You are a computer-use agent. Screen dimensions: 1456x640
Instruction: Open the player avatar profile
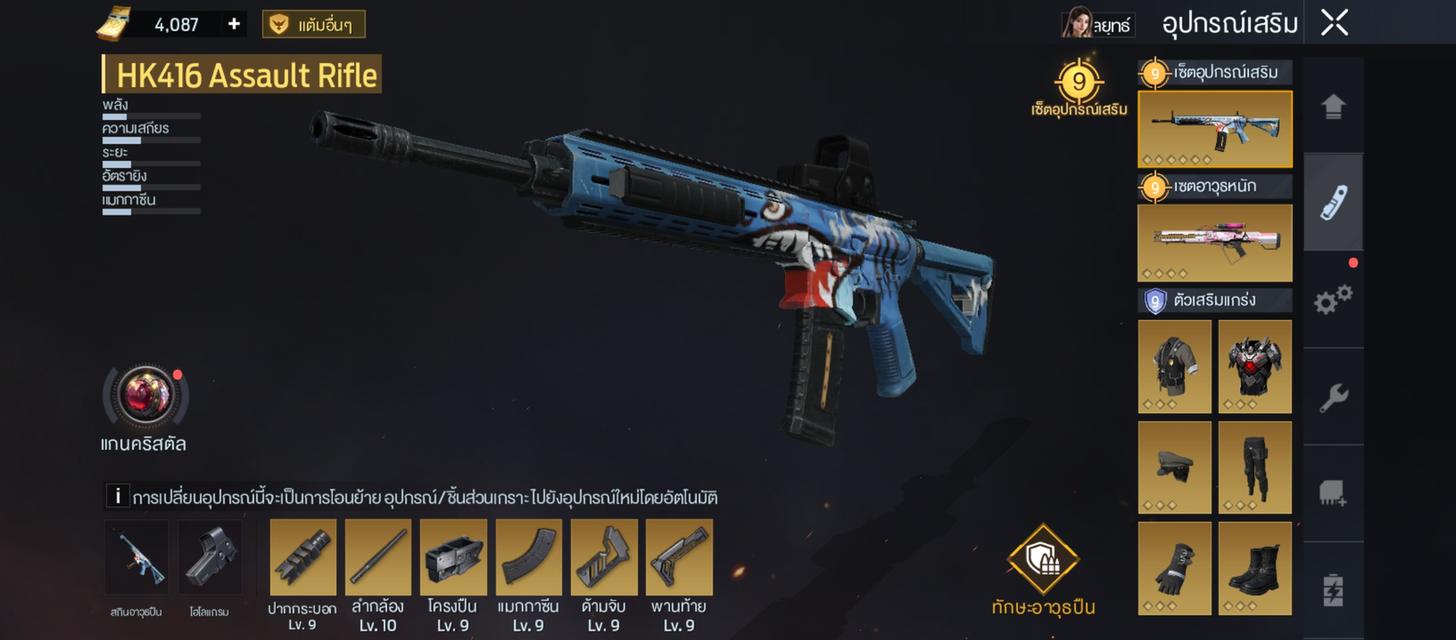[1077, 23]
